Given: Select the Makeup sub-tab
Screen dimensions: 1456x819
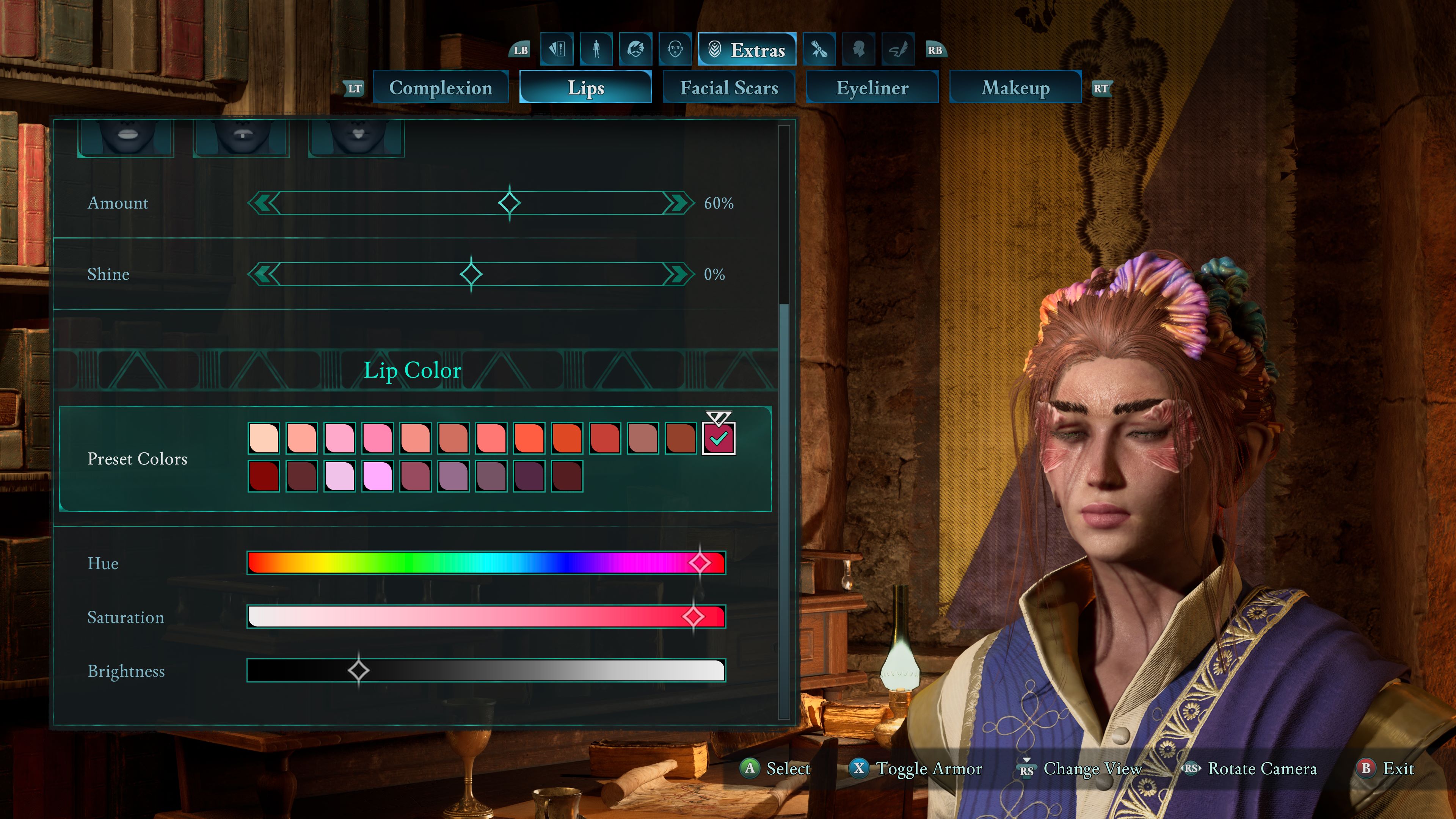Looking at the screenshot, I should tap(1015, 88).
